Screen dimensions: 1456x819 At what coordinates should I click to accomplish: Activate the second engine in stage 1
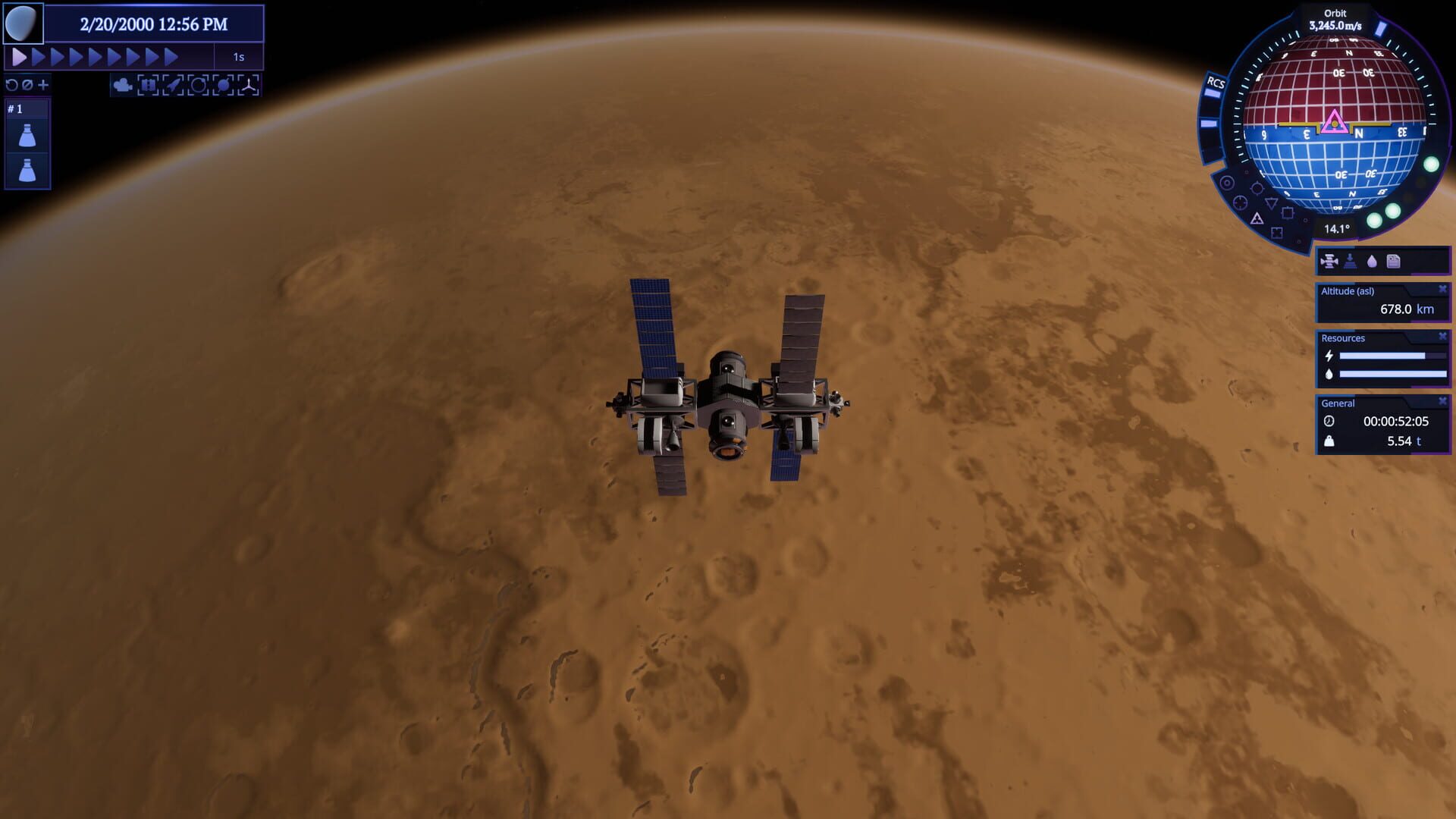pos(27,170)
